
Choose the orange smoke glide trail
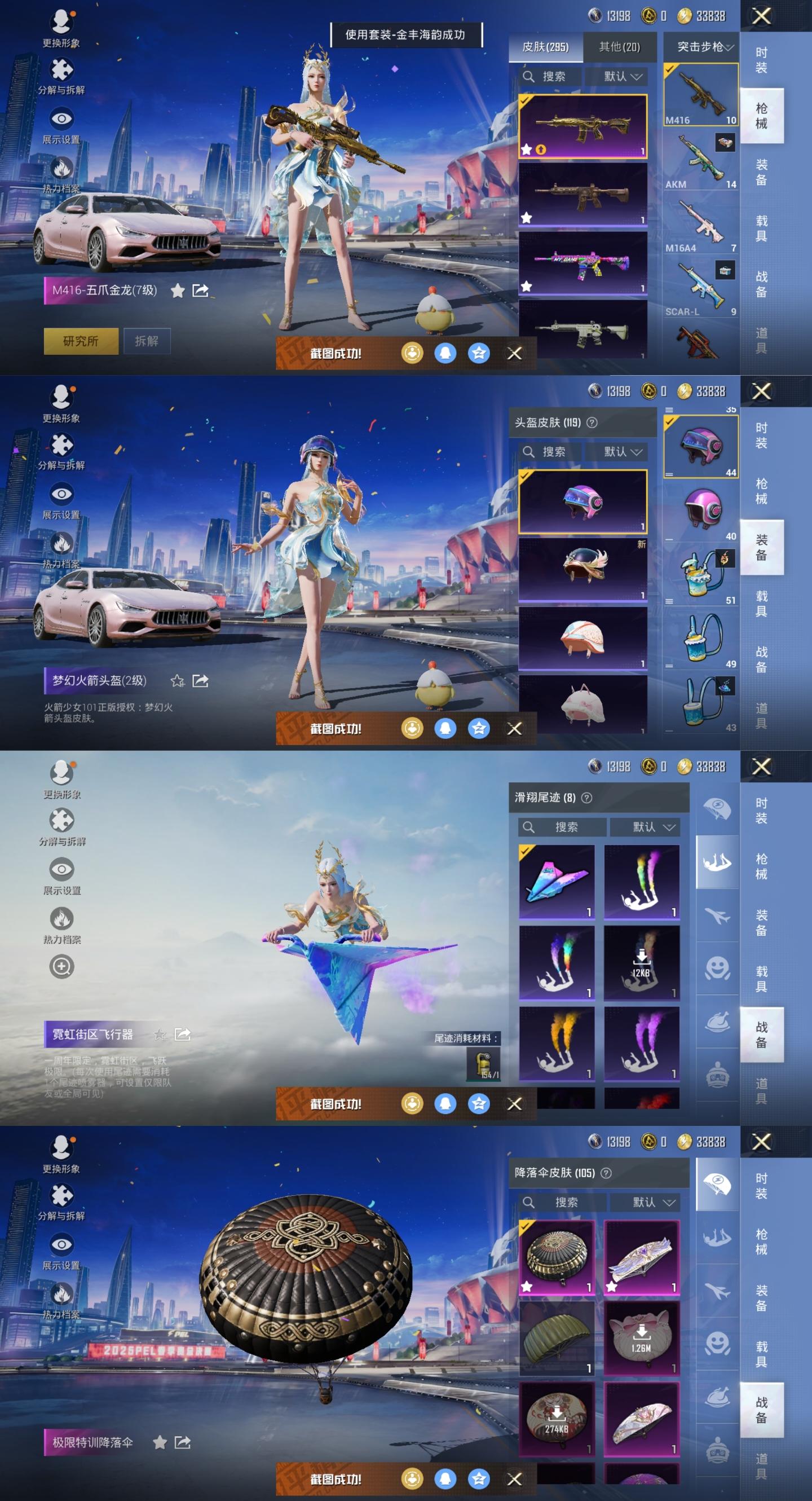click(x=557, y=1042)
